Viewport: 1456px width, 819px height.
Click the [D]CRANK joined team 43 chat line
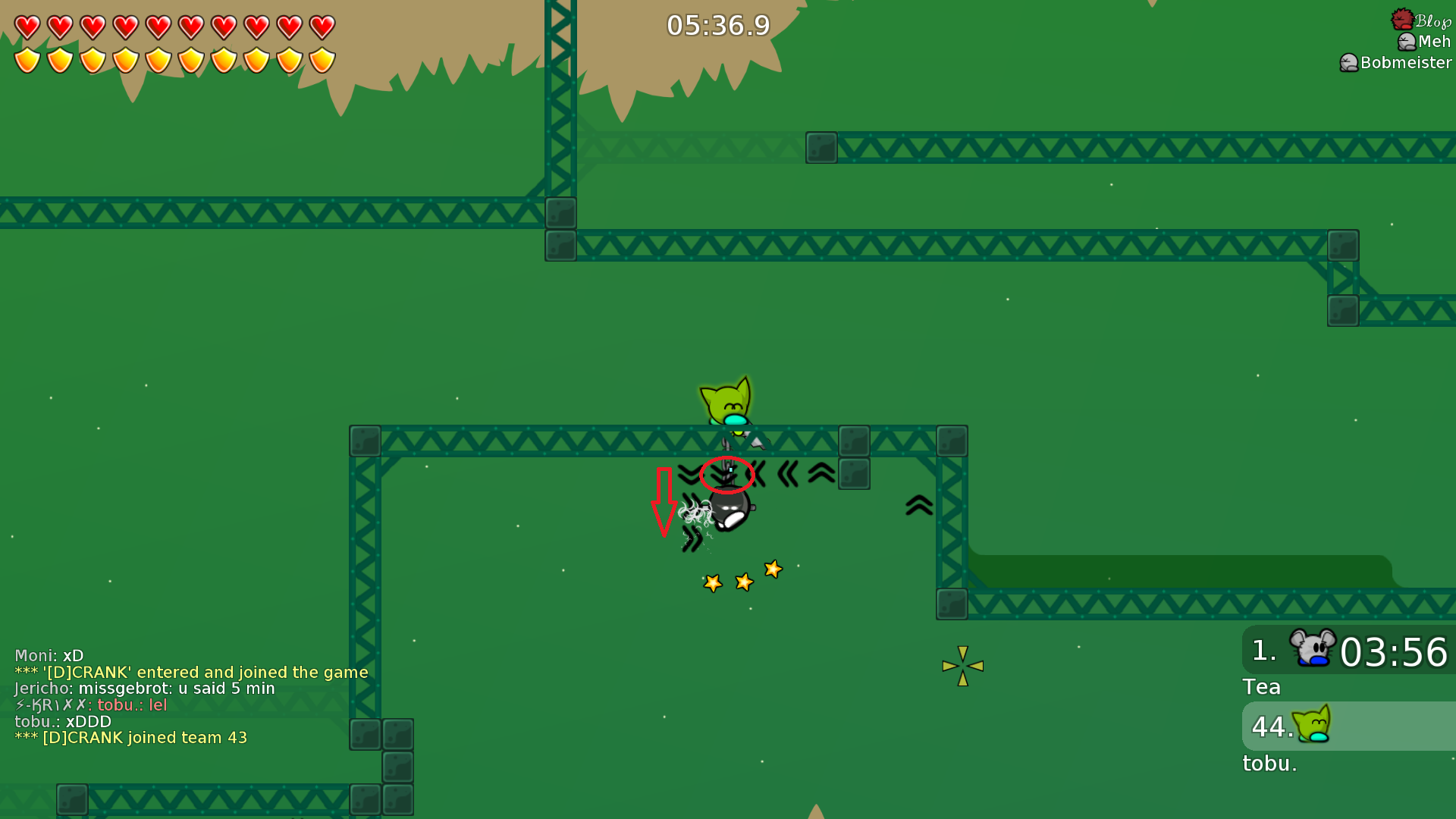click(131, 736)
